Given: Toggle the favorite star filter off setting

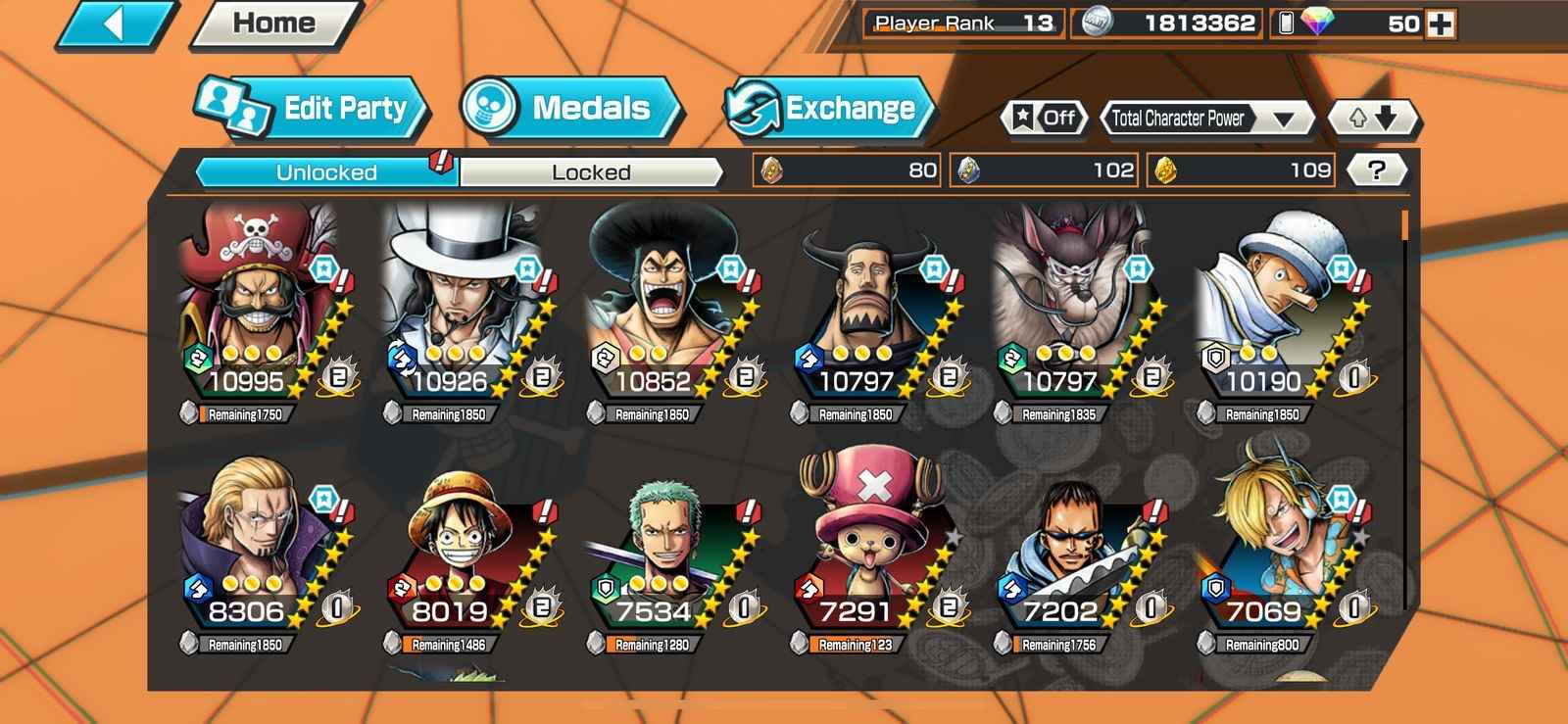Looking at the screenshot, I should point(1044,119).
